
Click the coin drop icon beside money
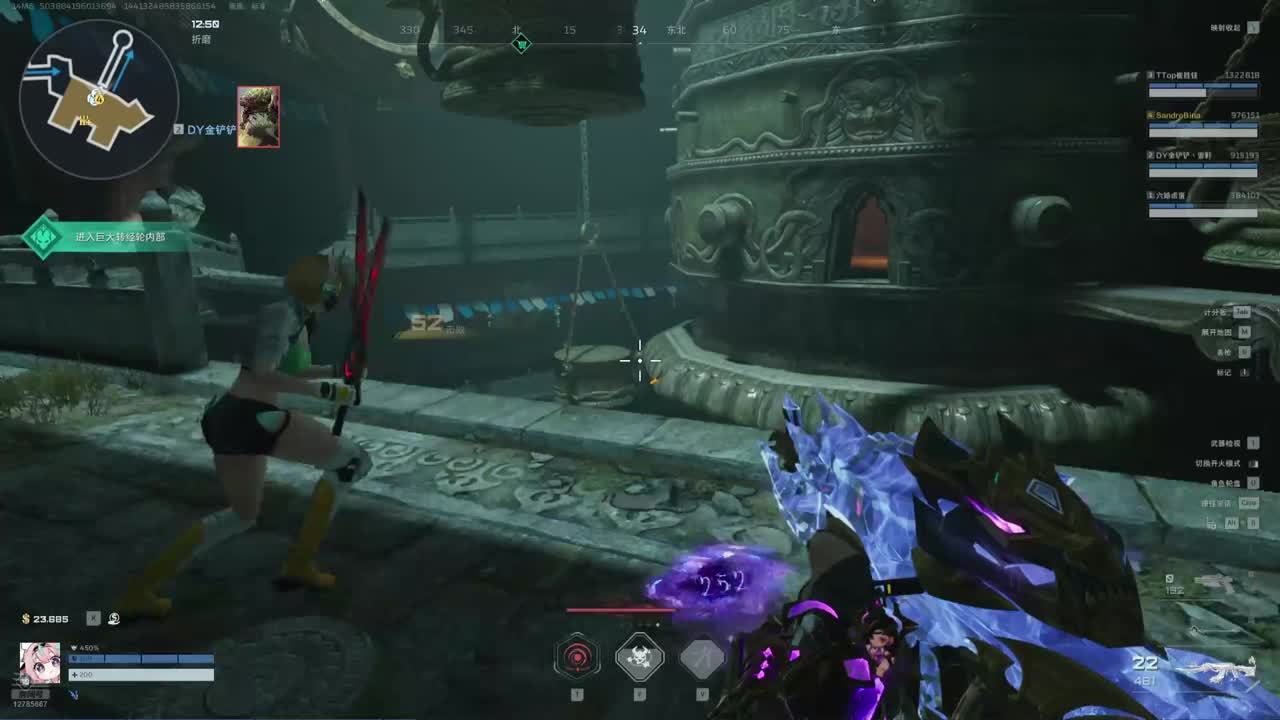[x=114, y=619]
